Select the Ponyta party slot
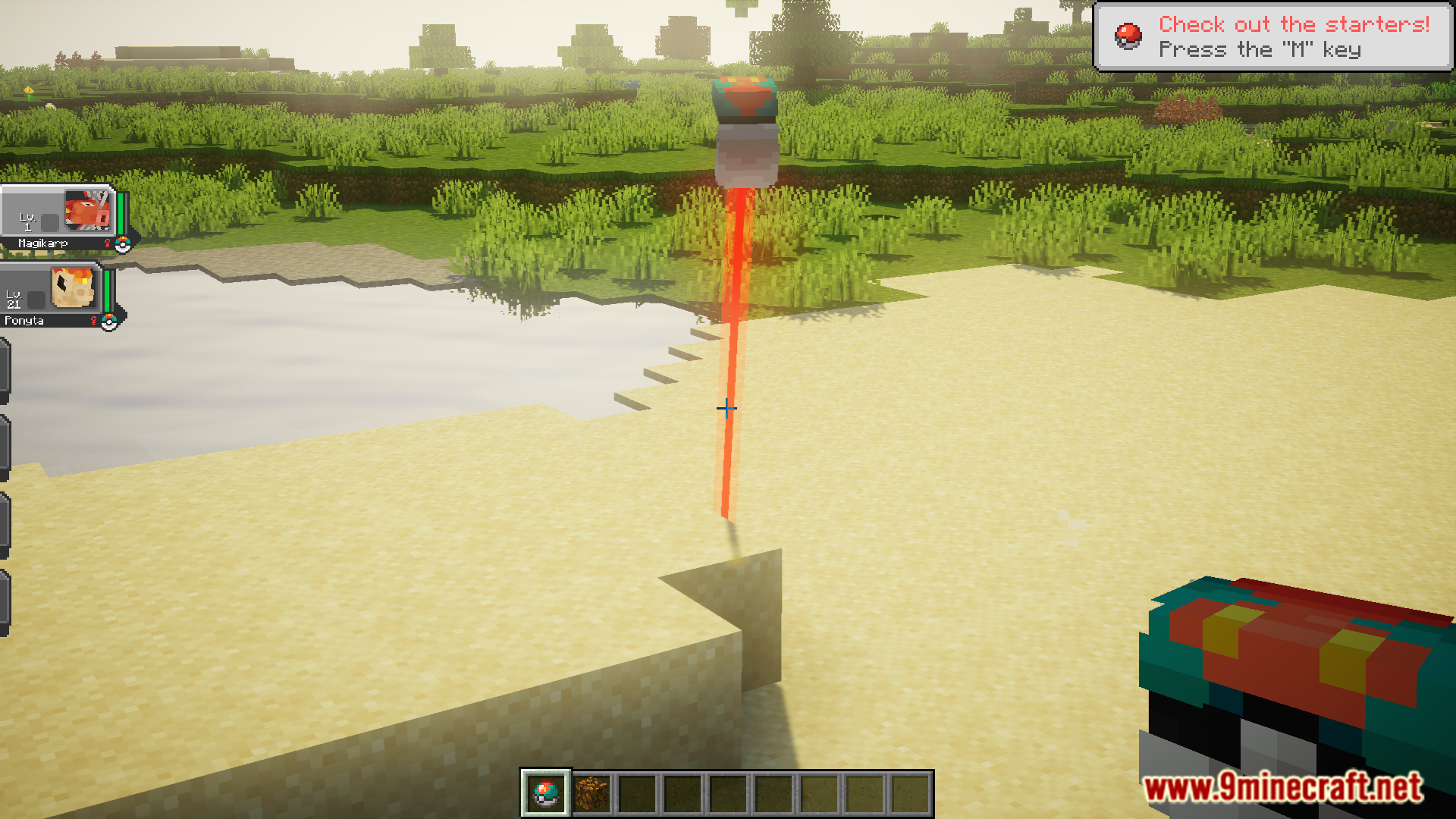The width and height of the screenshot is (1456, 819). [53, 294]
